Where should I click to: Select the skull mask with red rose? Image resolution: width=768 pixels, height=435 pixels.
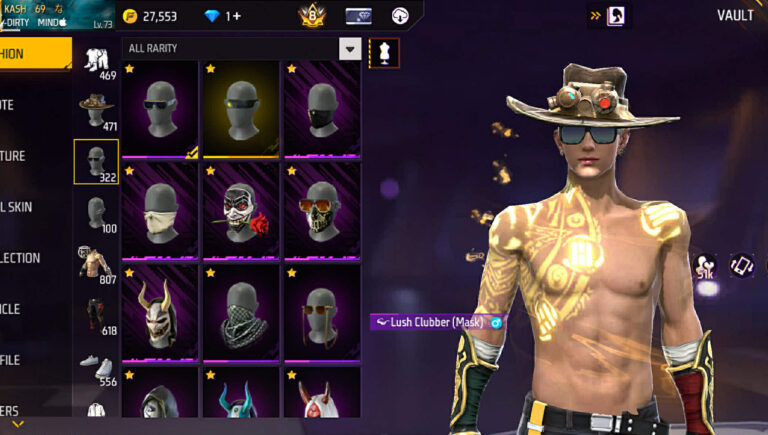pyautogui.click(x=241, y=211)
